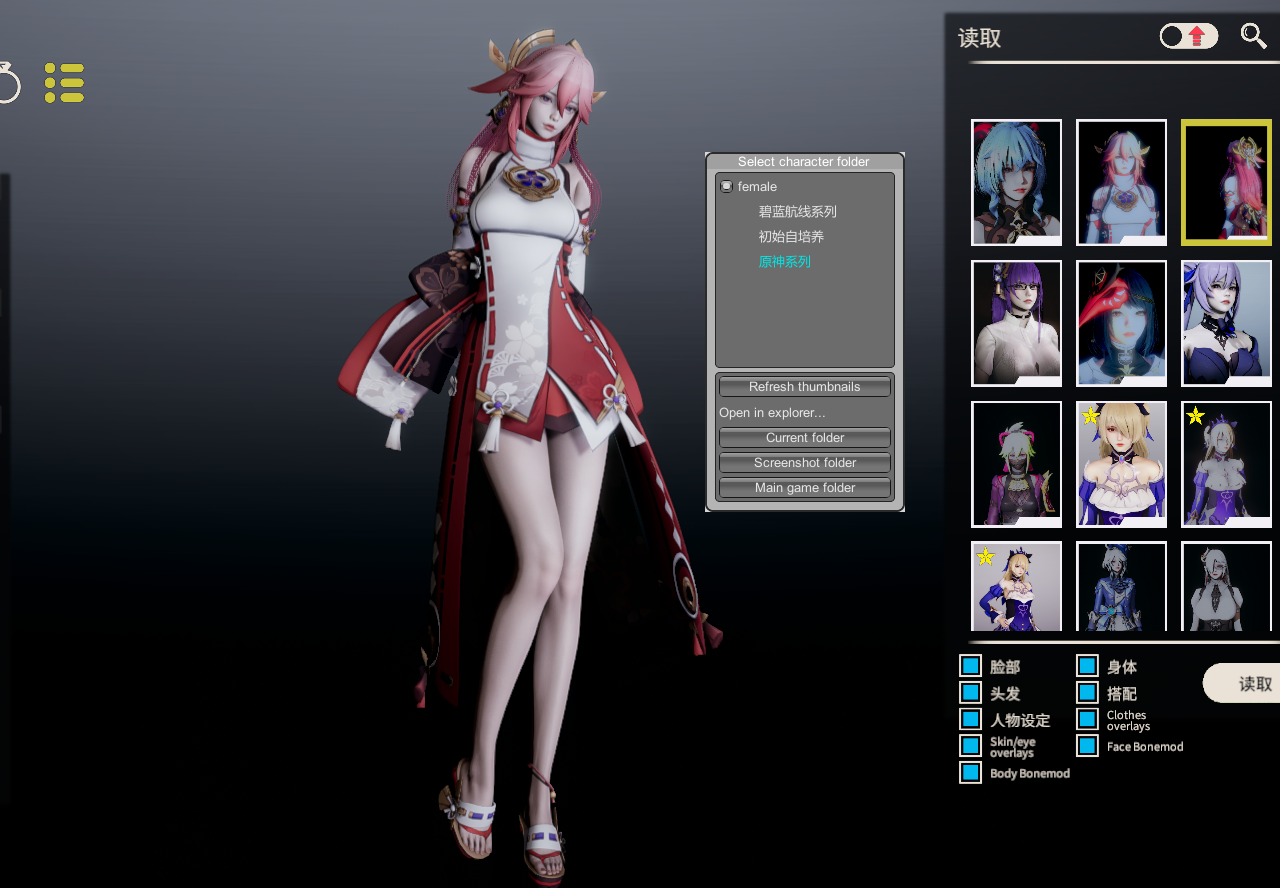Disable the Body Bonemod checkbox
This screenshot has width=1280, height=888.
point(969,772)
